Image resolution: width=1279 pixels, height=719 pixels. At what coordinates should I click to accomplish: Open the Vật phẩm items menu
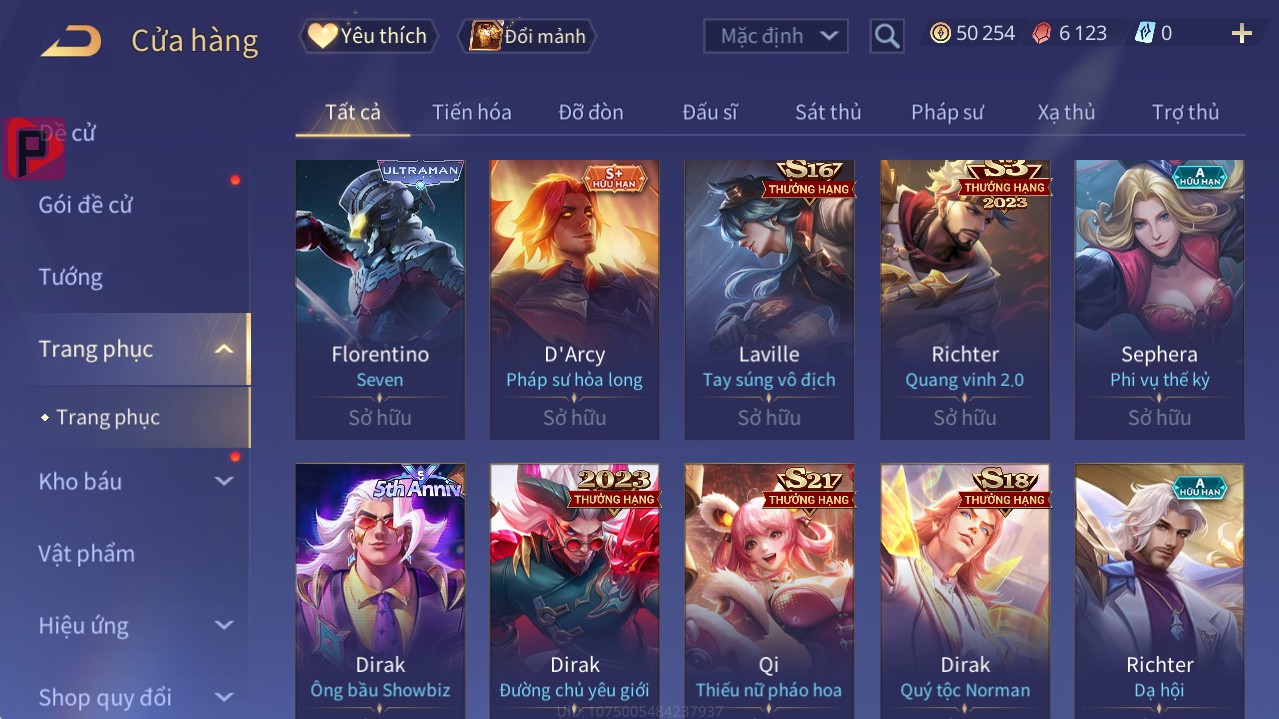(x=86, y=553)
